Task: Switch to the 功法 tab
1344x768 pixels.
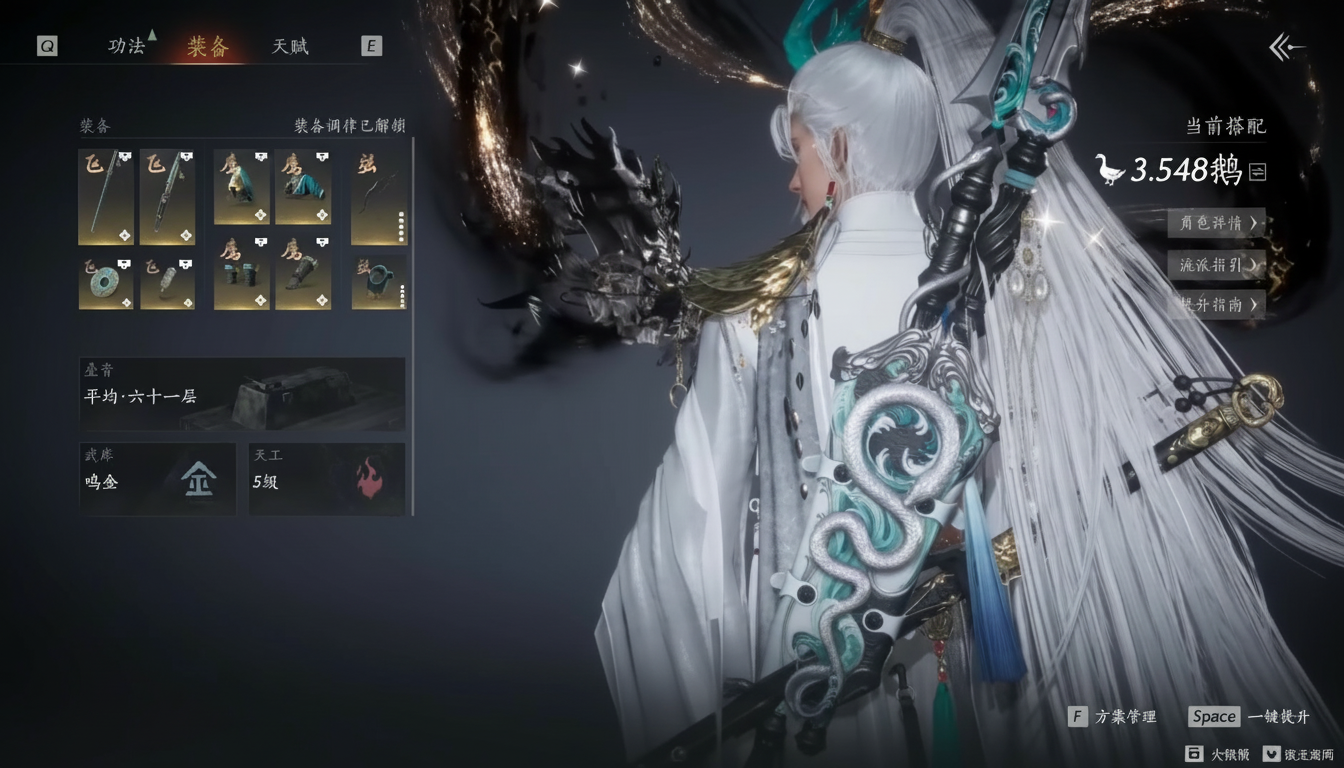Action: (126, 46)
